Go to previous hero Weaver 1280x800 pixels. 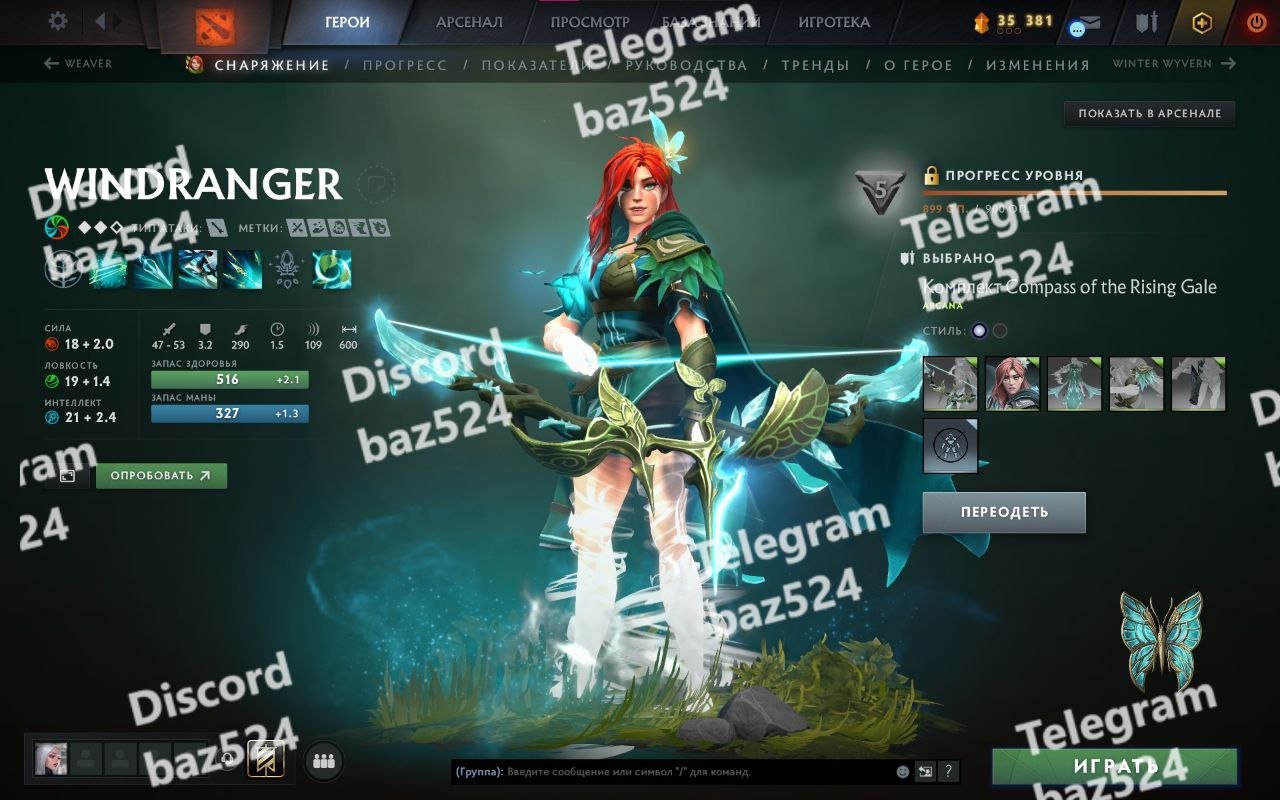[78, 64]
